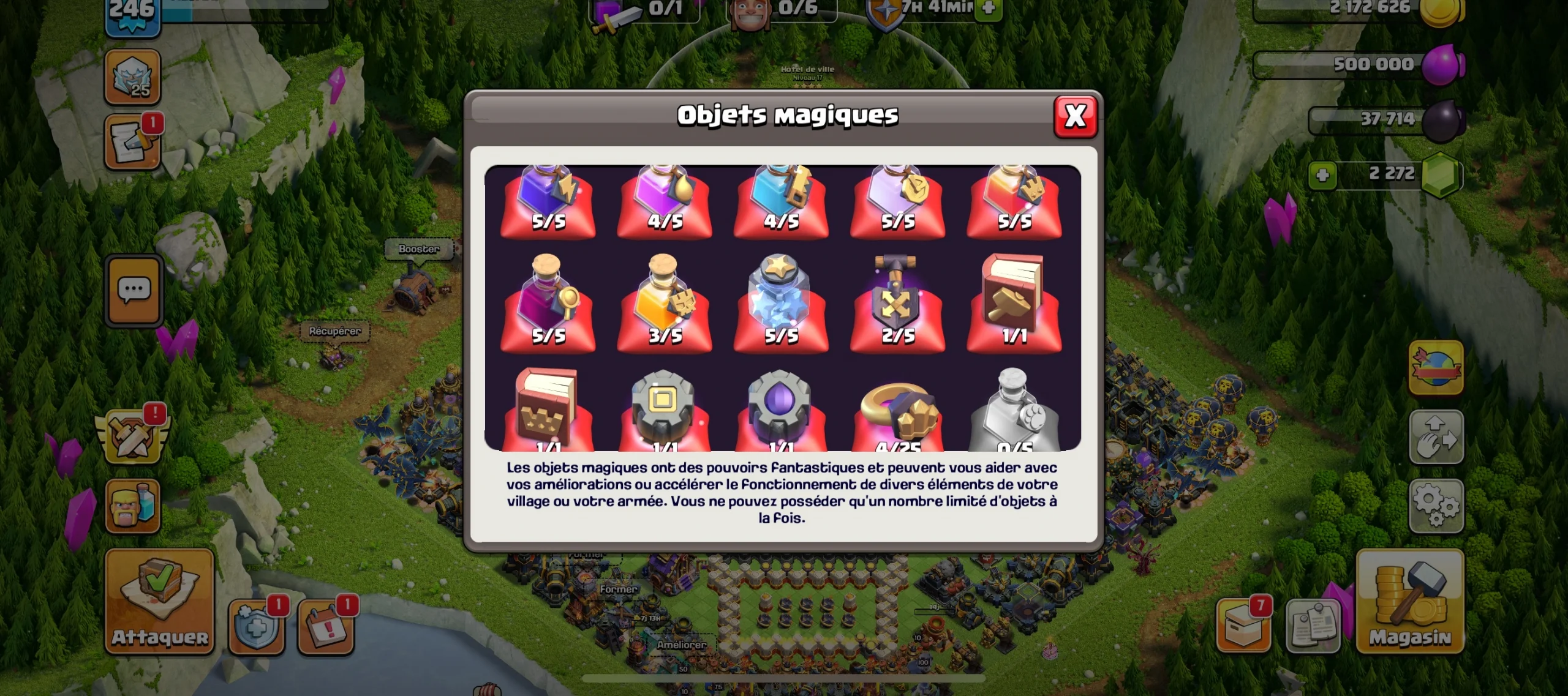1568x696 pixels.
Task: Select the orange hero potion showing 3/5
Action: 664,301
